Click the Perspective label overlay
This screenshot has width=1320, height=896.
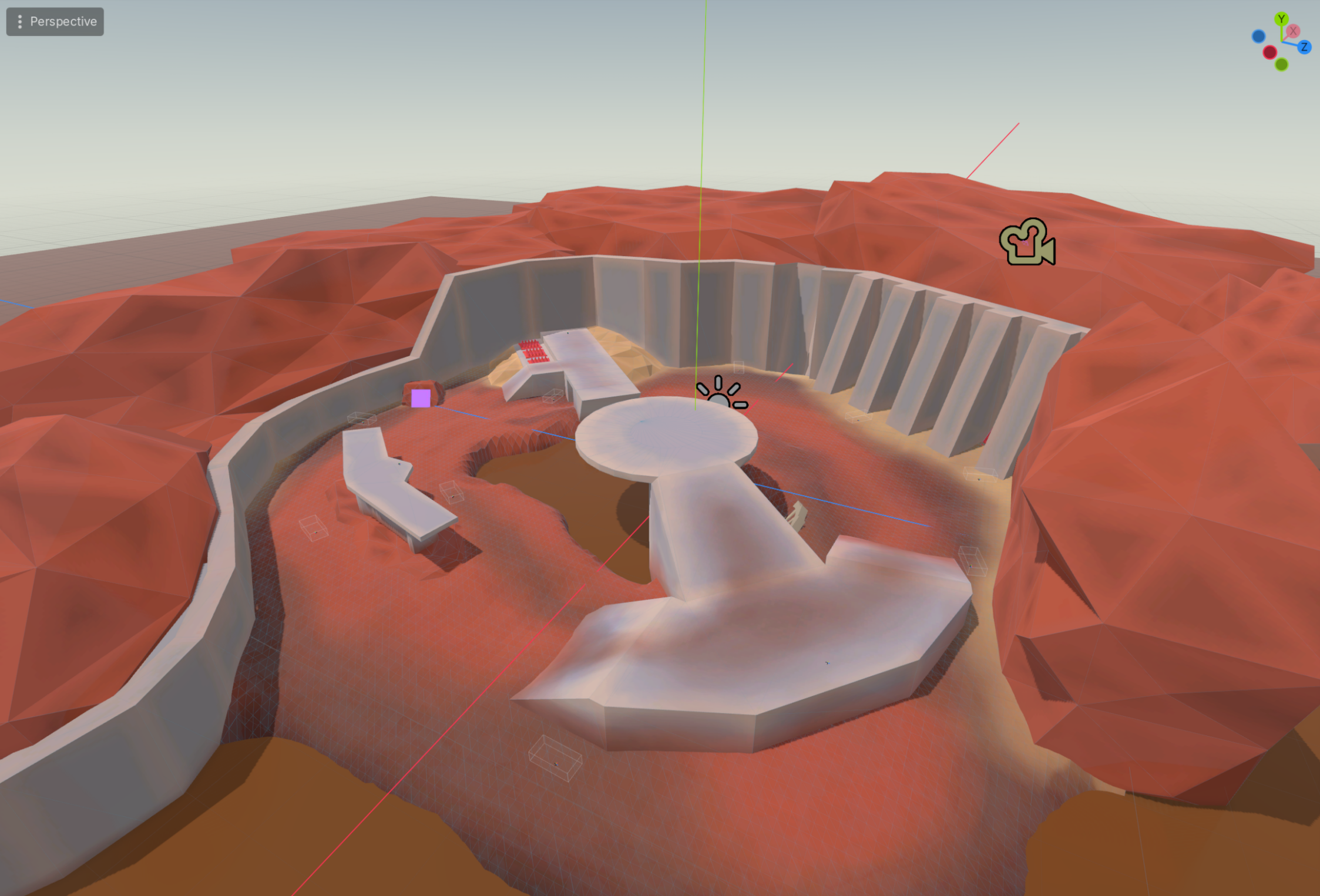click(63, 22)
